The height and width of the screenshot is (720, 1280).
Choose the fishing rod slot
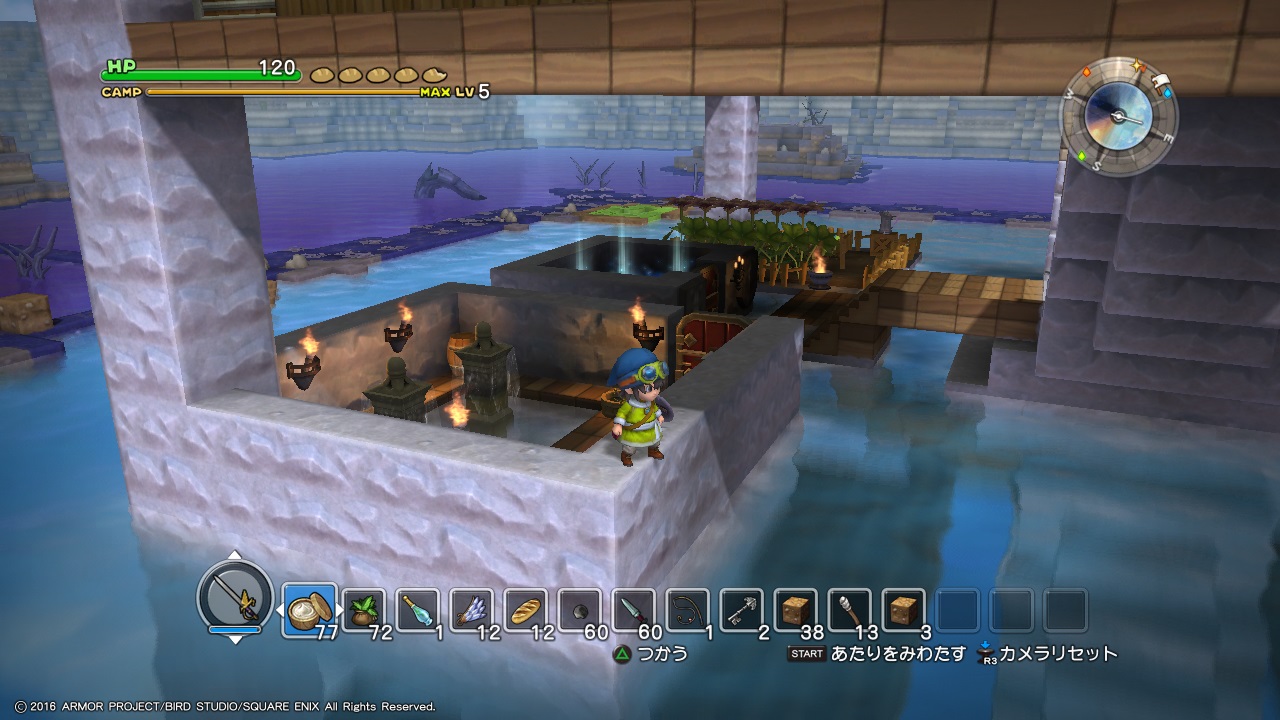[x=687, y=609]
